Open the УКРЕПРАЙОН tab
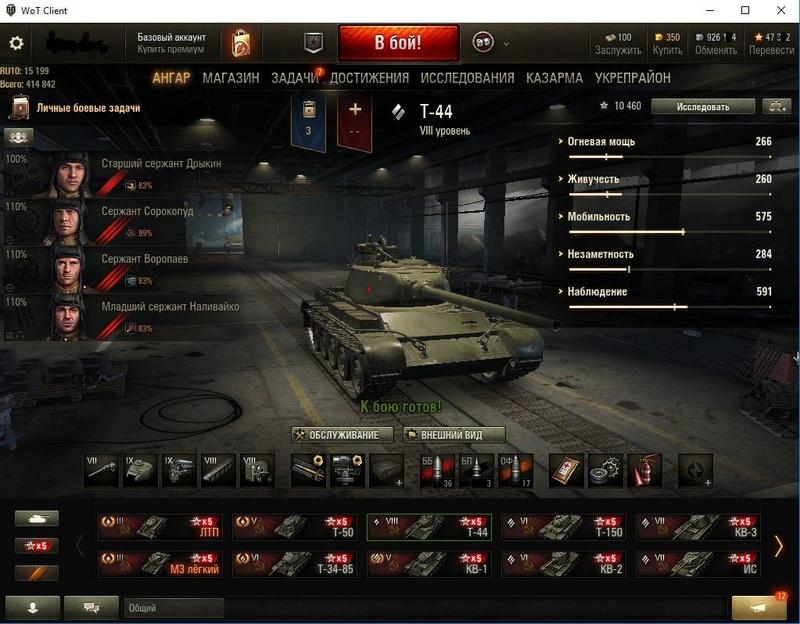This screenshot has height=624, width=800. [632, 78]
